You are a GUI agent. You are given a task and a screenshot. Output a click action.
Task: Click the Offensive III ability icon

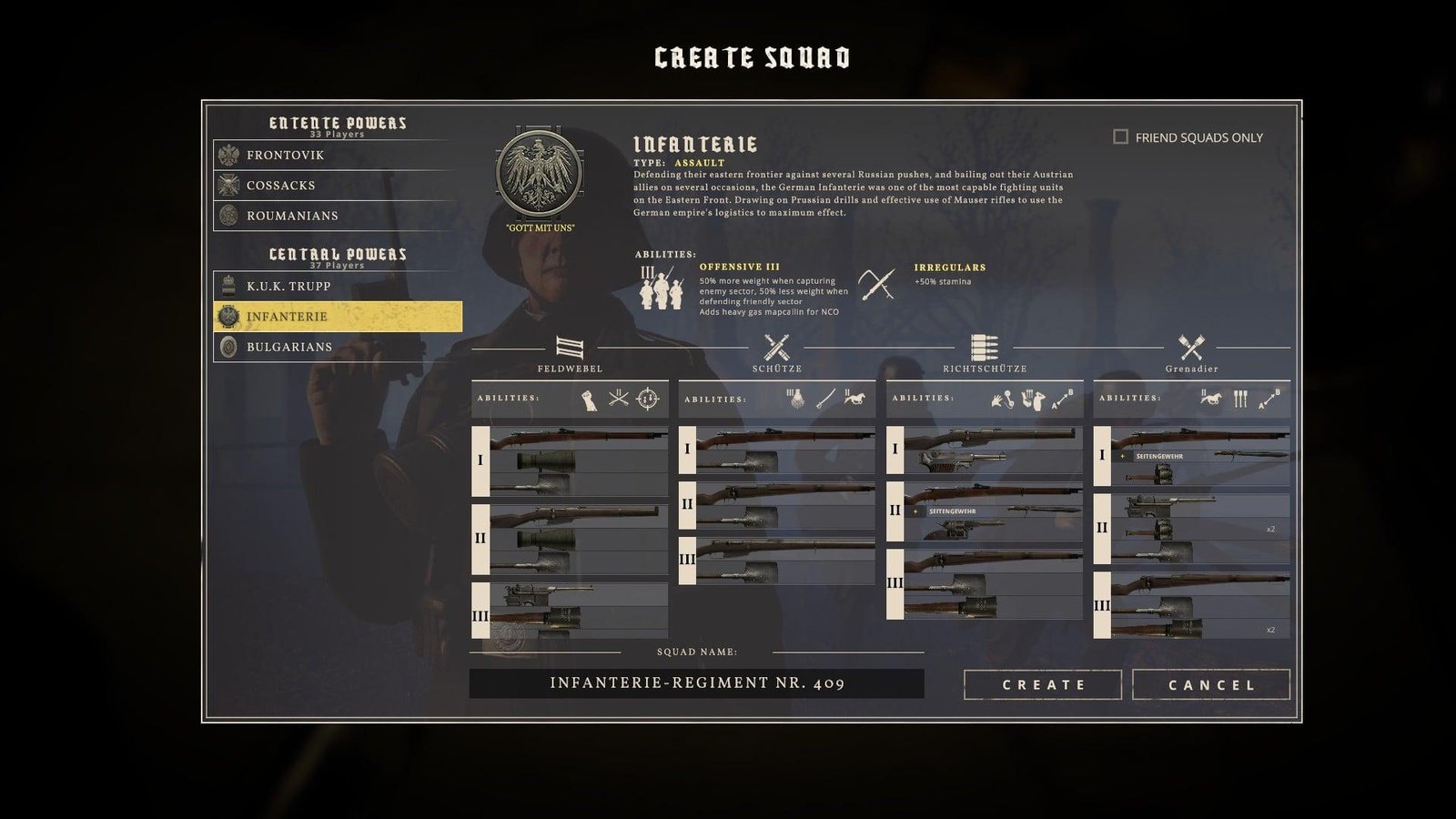click(662, 288)
